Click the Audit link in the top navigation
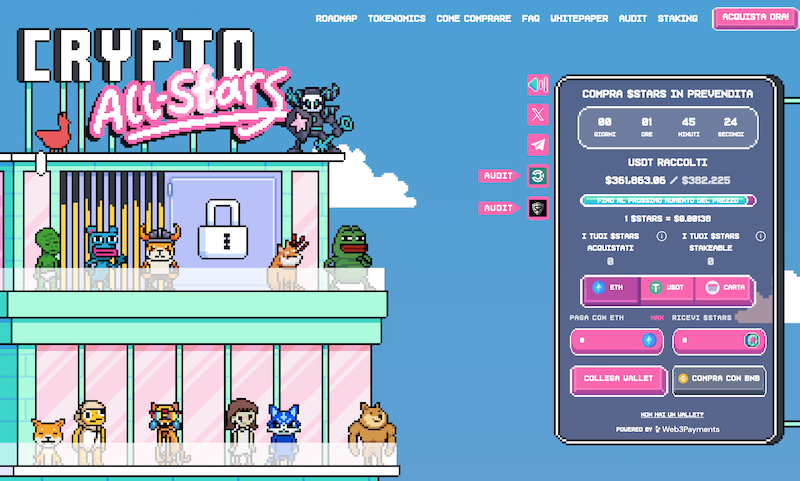Screen dimensions: 800x481 633,19
